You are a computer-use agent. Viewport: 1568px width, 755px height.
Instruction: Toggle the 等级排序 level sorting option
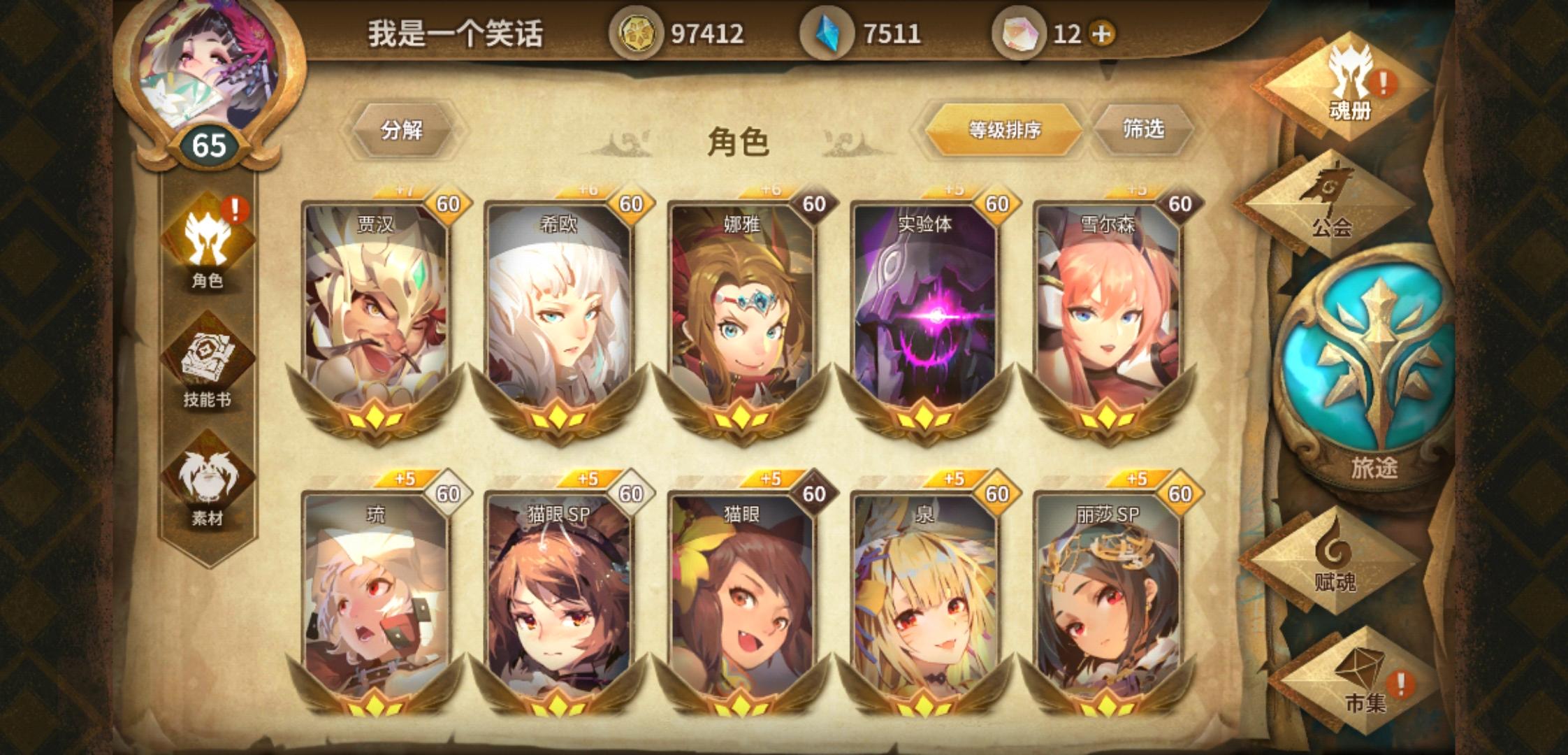(1006, 129)
